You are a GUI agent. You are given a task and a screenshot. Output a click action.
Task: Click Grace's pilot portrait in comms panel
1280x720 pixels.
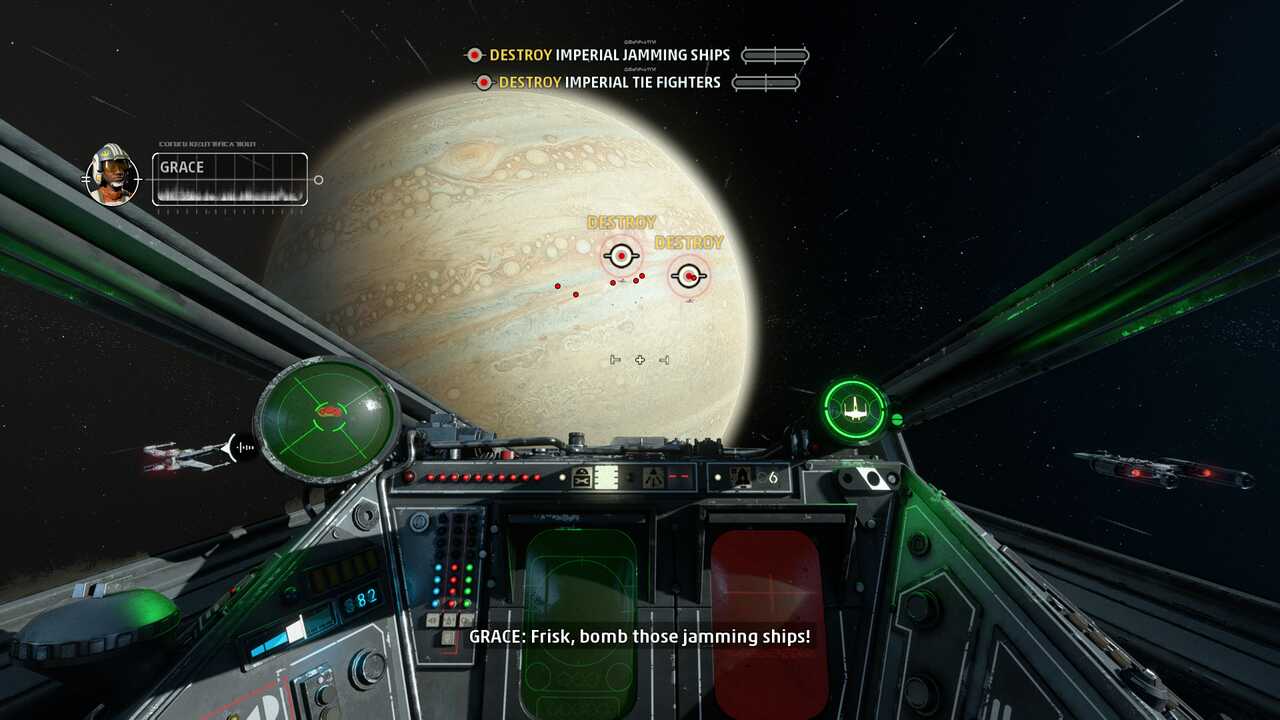click(x=112, y=175)
